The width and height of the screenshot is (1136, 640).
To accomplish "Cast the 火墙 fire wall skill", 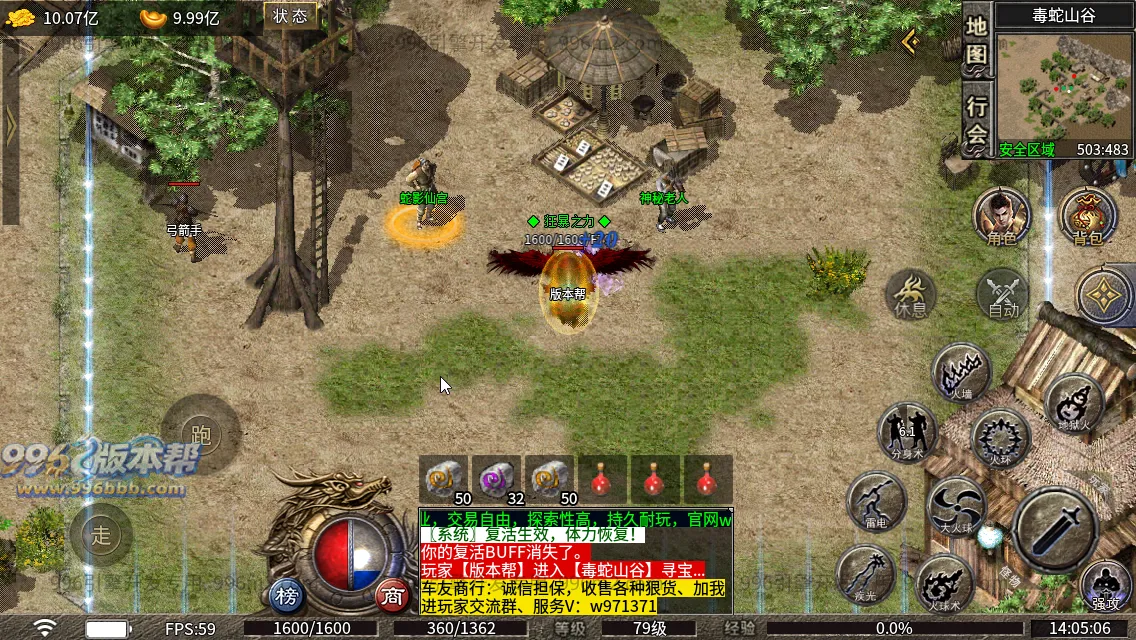I will tap(961, 372).
